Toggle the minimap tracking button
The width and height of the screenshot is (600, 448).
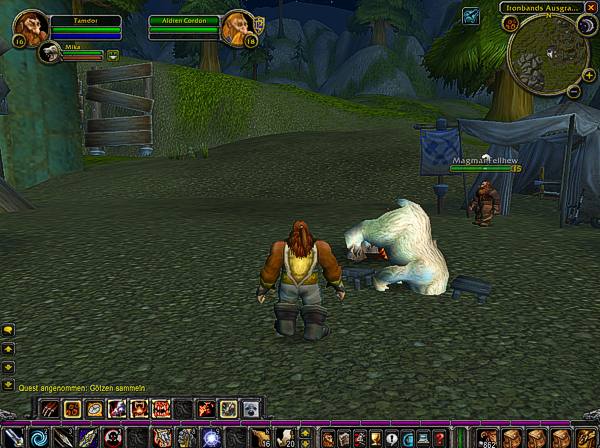[510, 23]
